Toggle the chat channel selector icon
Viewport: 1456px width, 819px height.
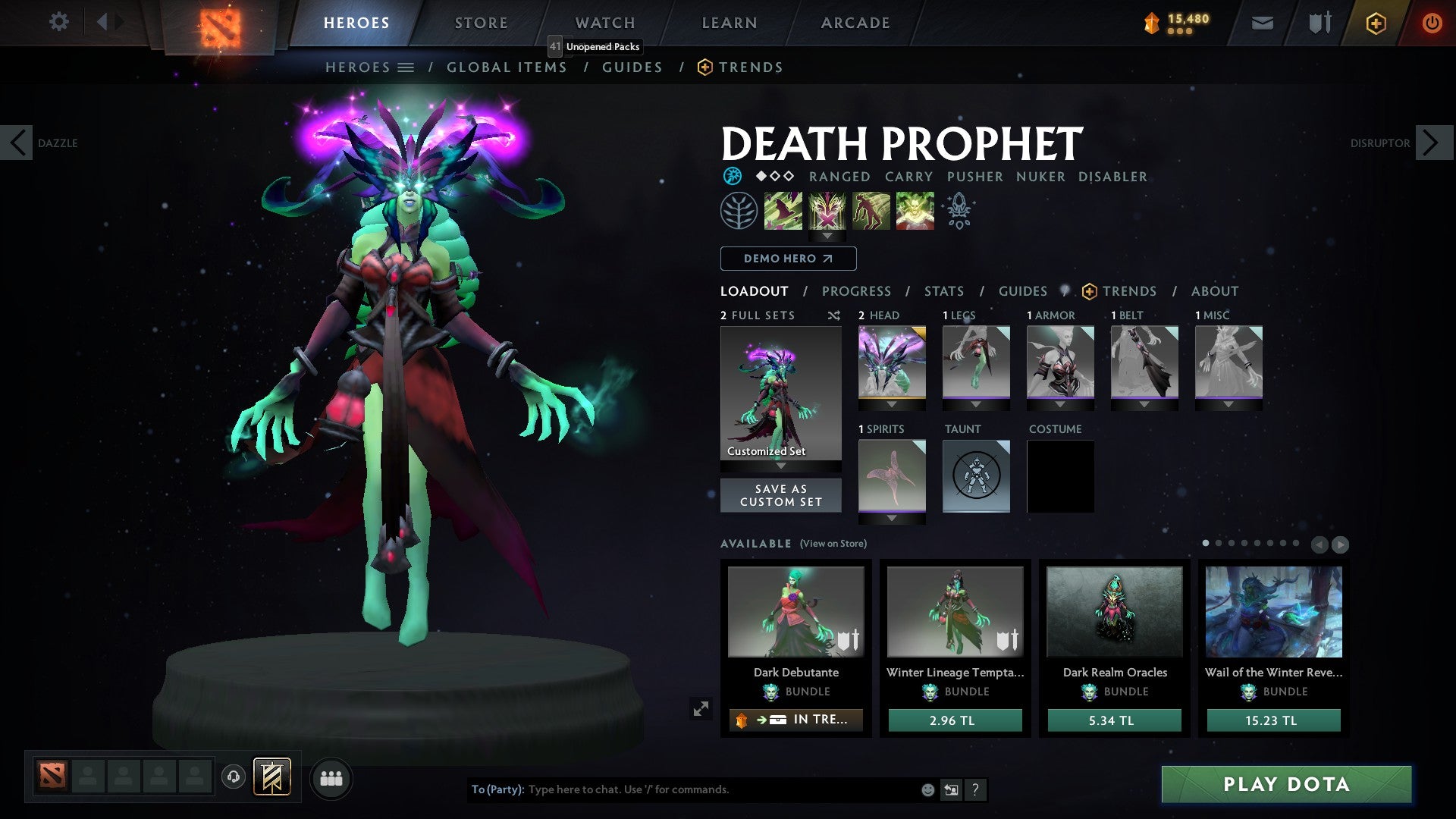951,789
